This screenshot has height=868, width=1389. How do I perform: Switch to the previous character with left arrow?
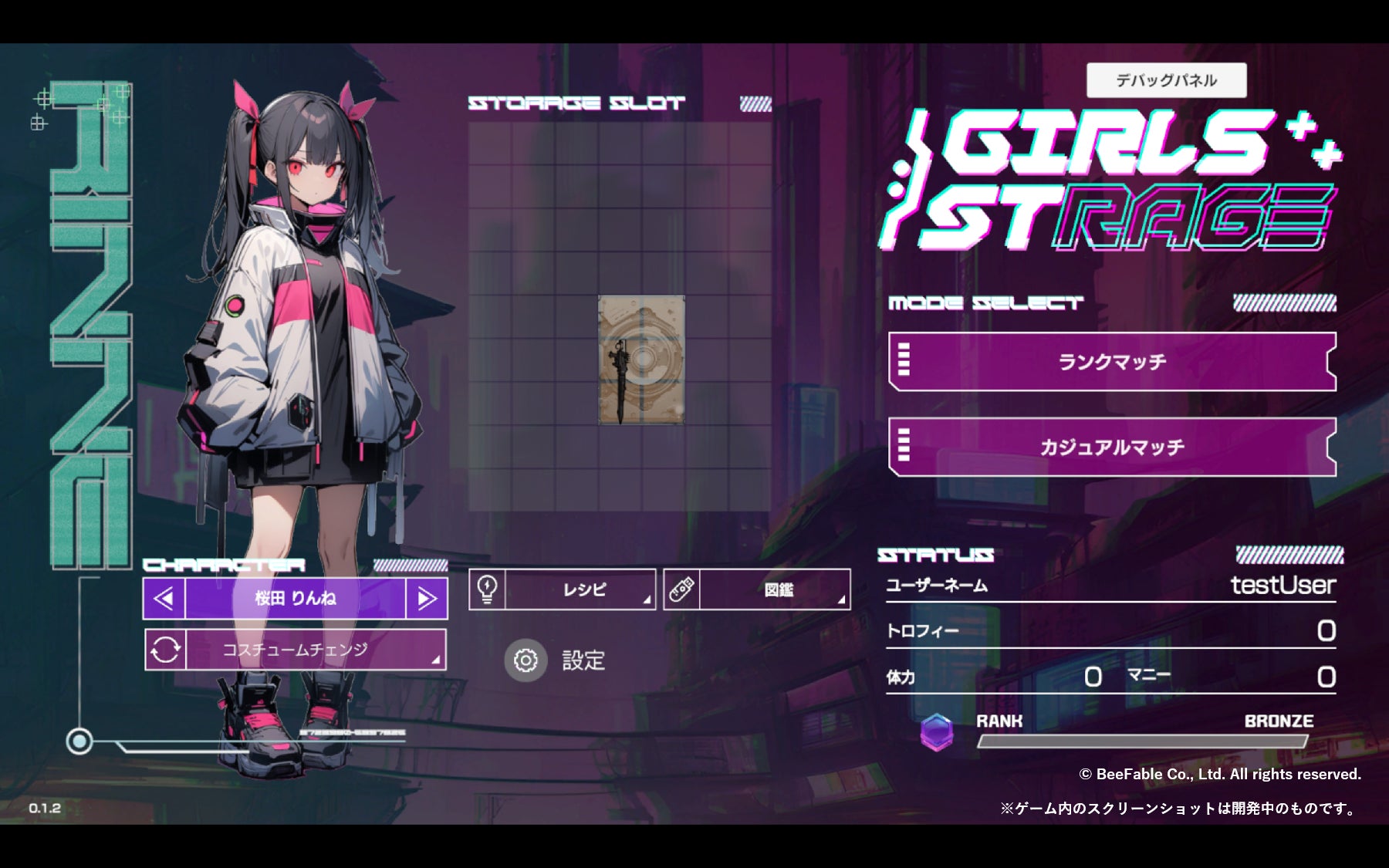[164, 599]
